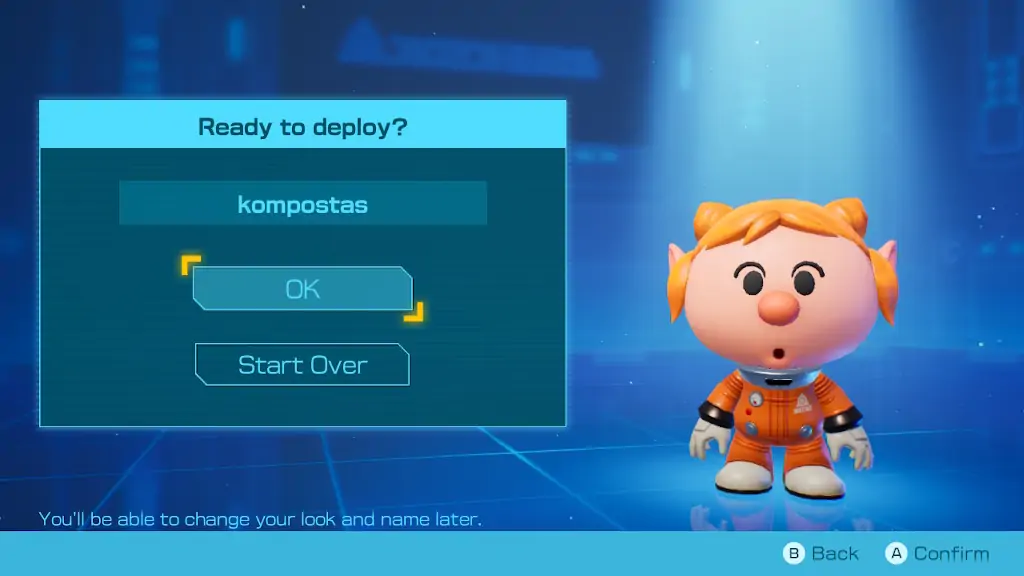Screen dimensions: 1024x576
Task: Select the kompostas name field
Action: 302,204
